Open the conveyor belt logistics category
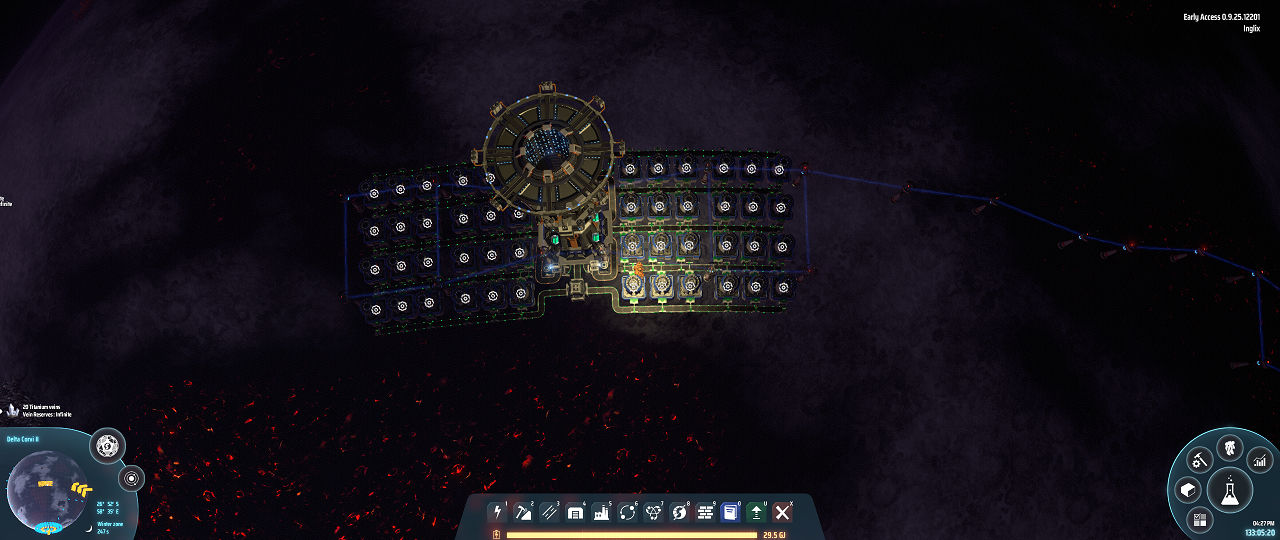 [x=549, y=512]
